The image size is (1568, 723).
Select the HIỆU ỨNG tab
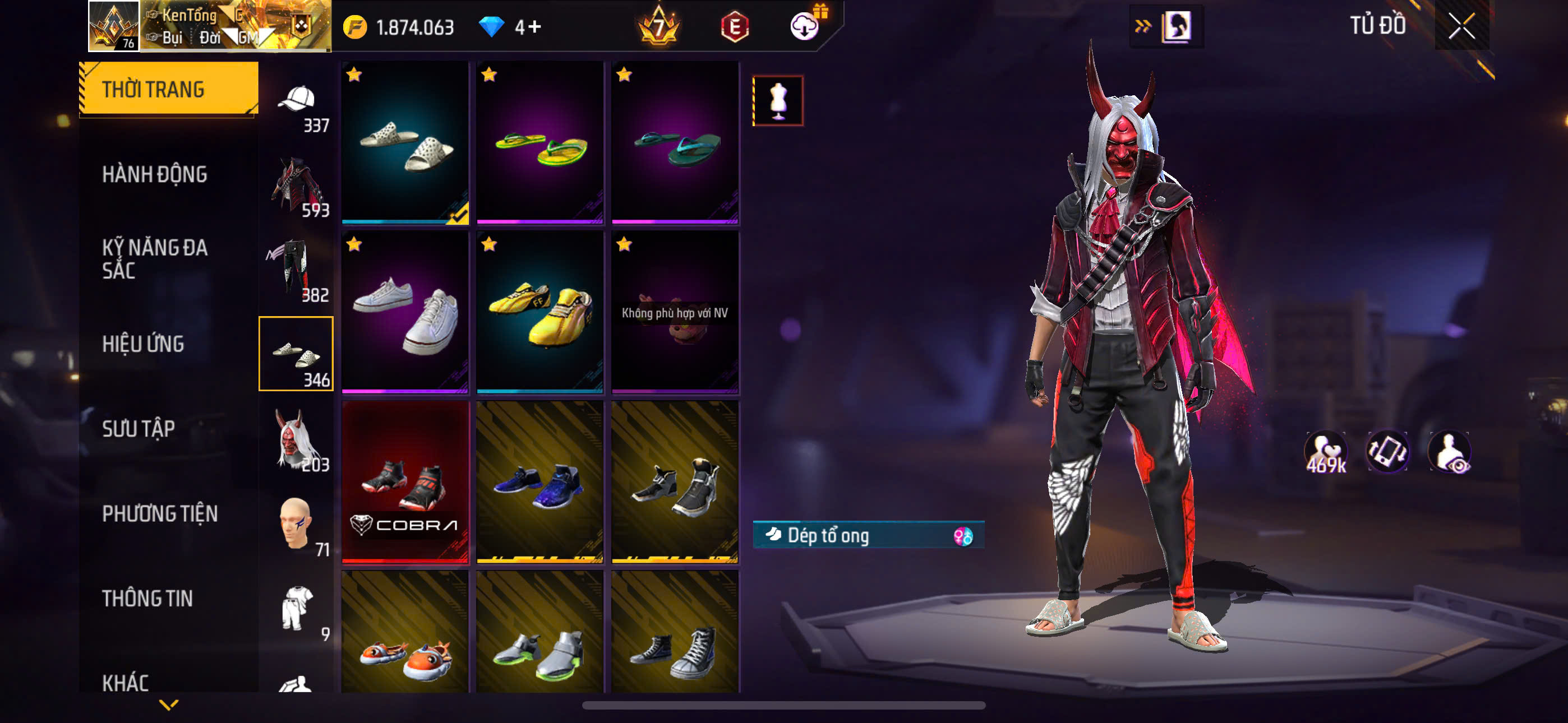coord(143,345)
